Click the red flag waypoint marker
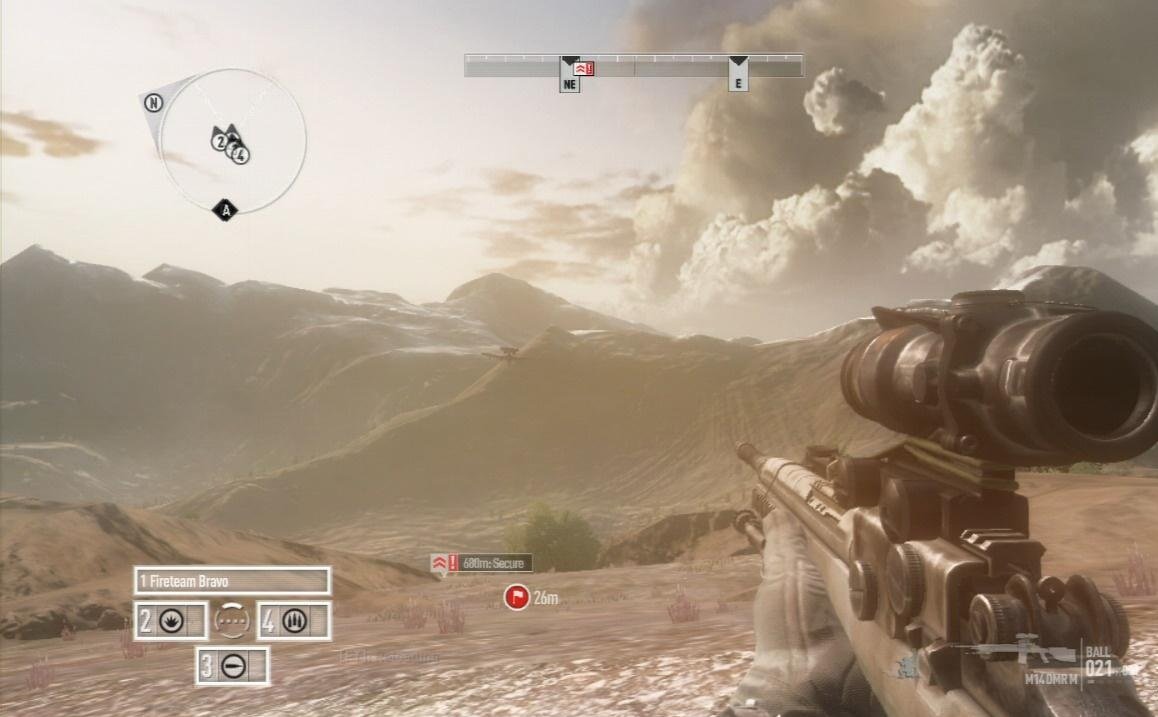 516,598
